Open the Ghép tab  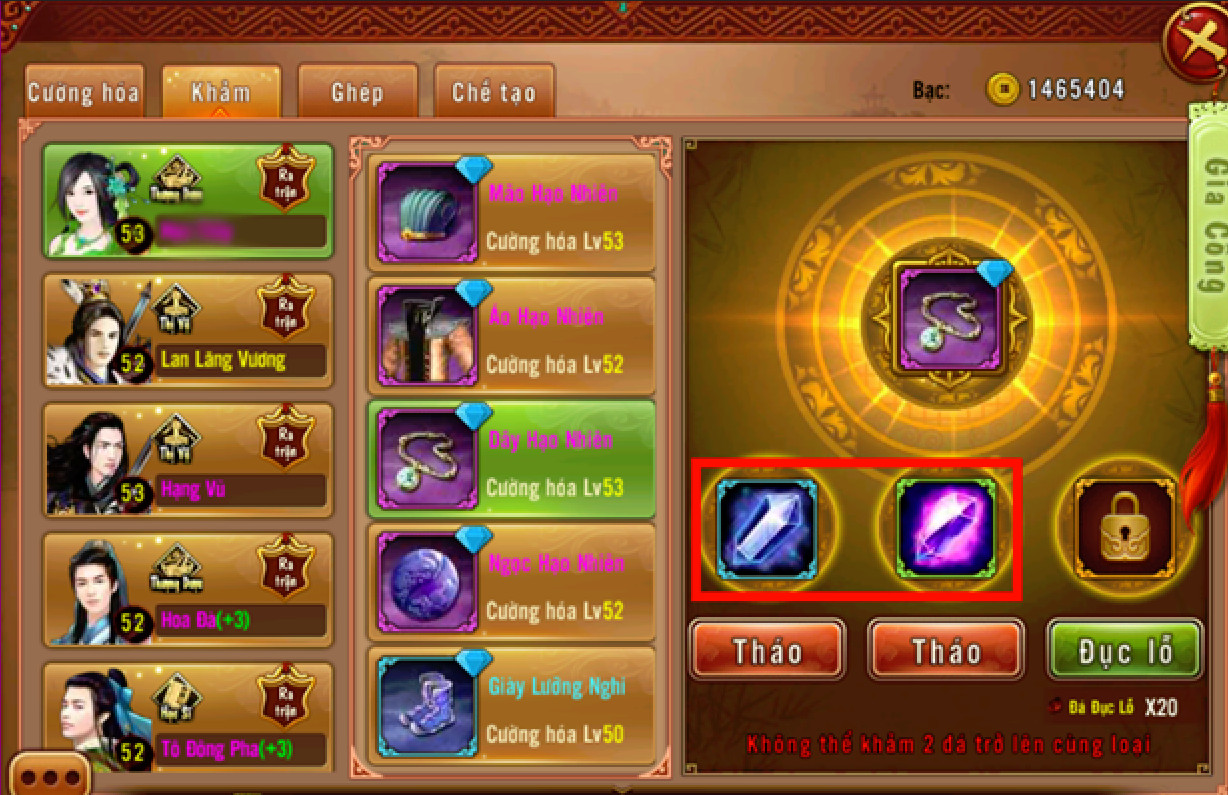[x=357, y=93]
